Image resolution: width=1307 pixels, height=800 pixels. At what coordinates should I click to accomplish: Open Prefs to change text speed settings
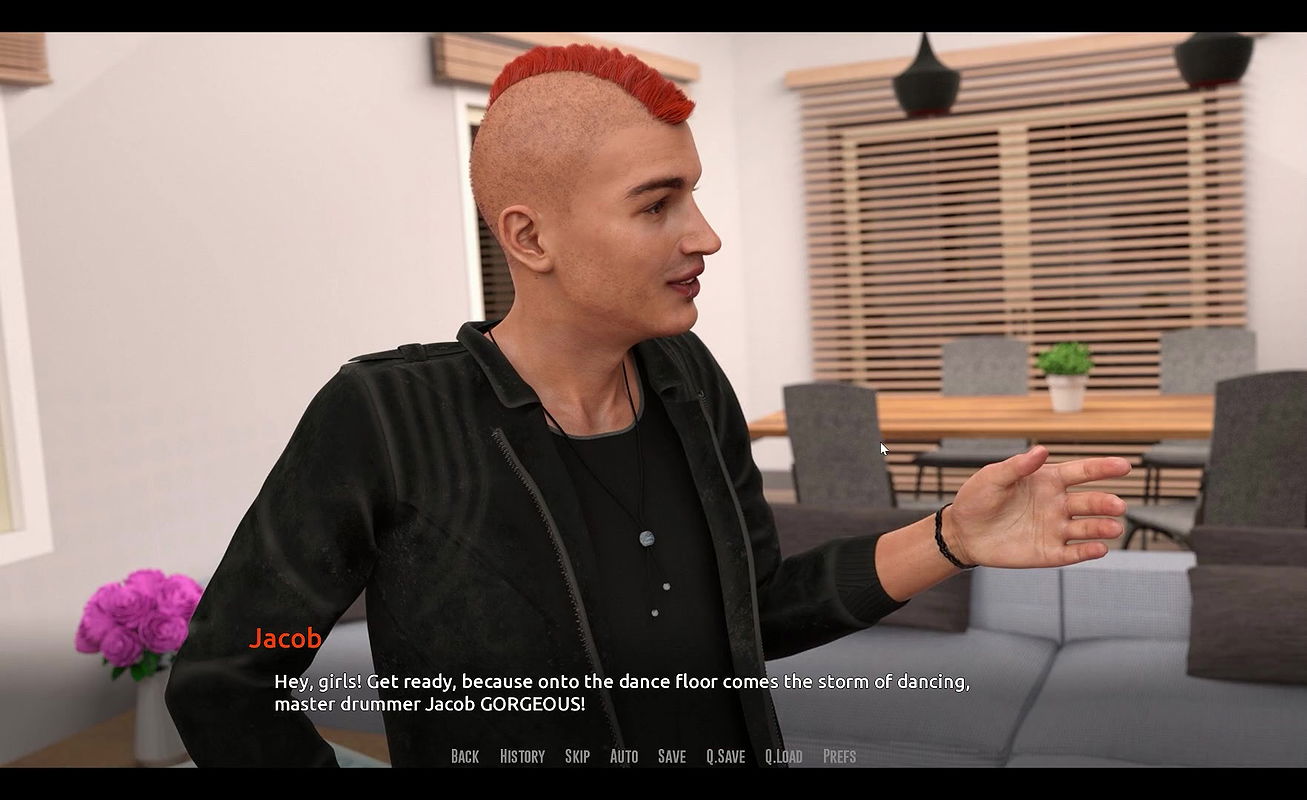coord(840,756)
